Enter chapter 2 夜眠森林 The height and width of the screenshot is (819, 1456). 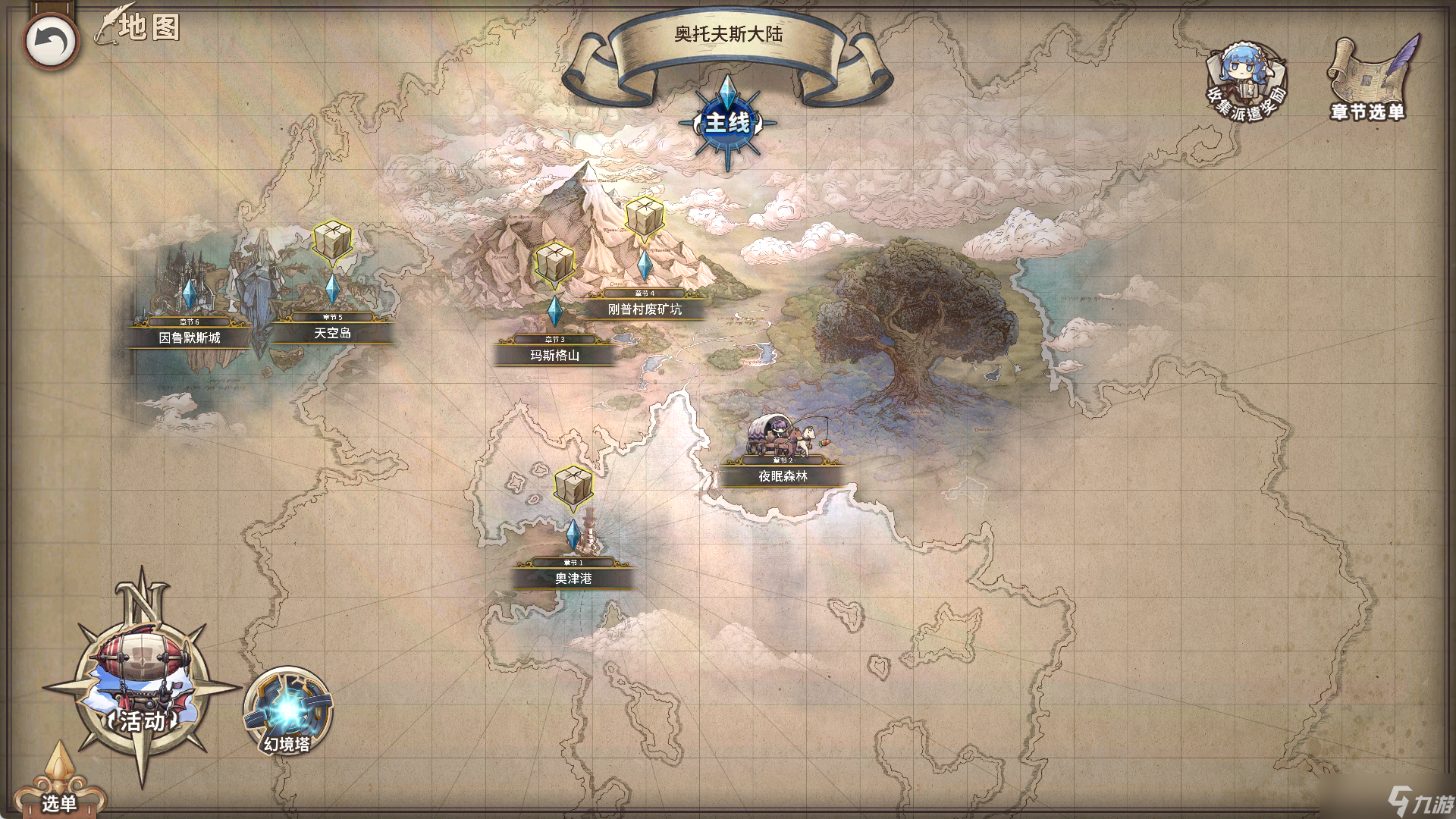783,475
